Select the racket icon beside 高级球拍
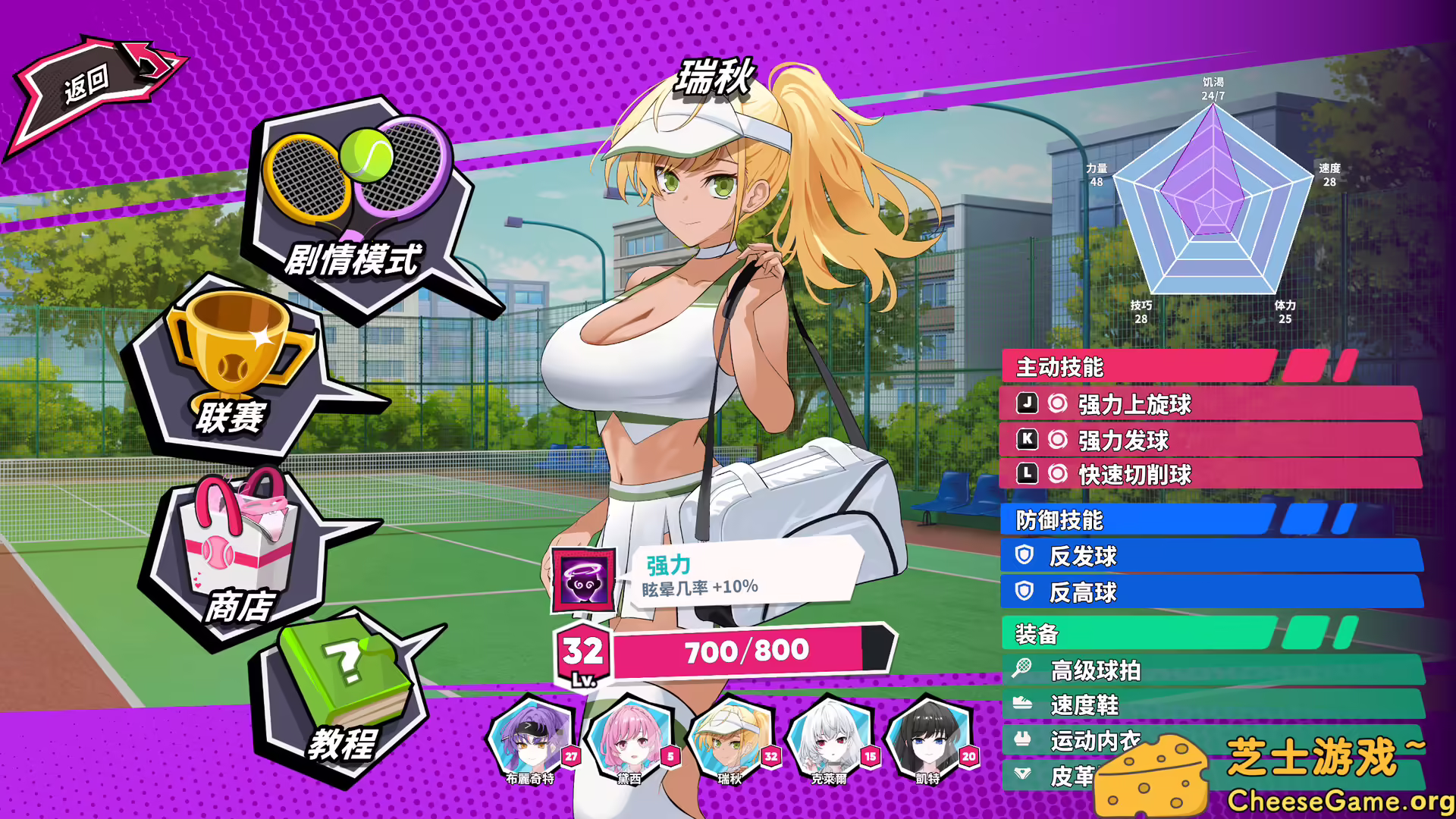The width and height of the screenshot is (1456, 819). coord(1024,670)
